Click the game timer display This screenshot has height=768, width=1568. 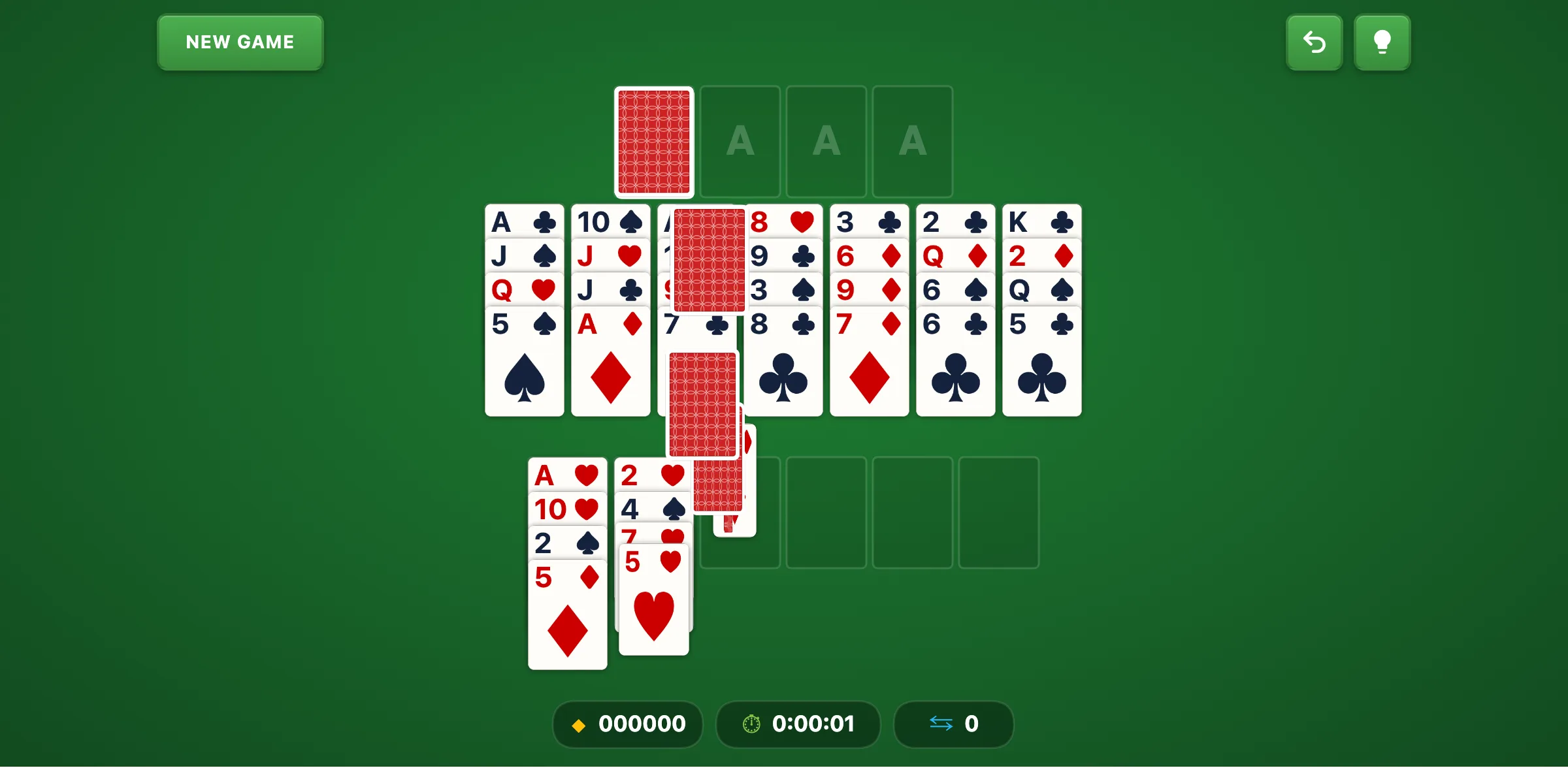(798, 724)
